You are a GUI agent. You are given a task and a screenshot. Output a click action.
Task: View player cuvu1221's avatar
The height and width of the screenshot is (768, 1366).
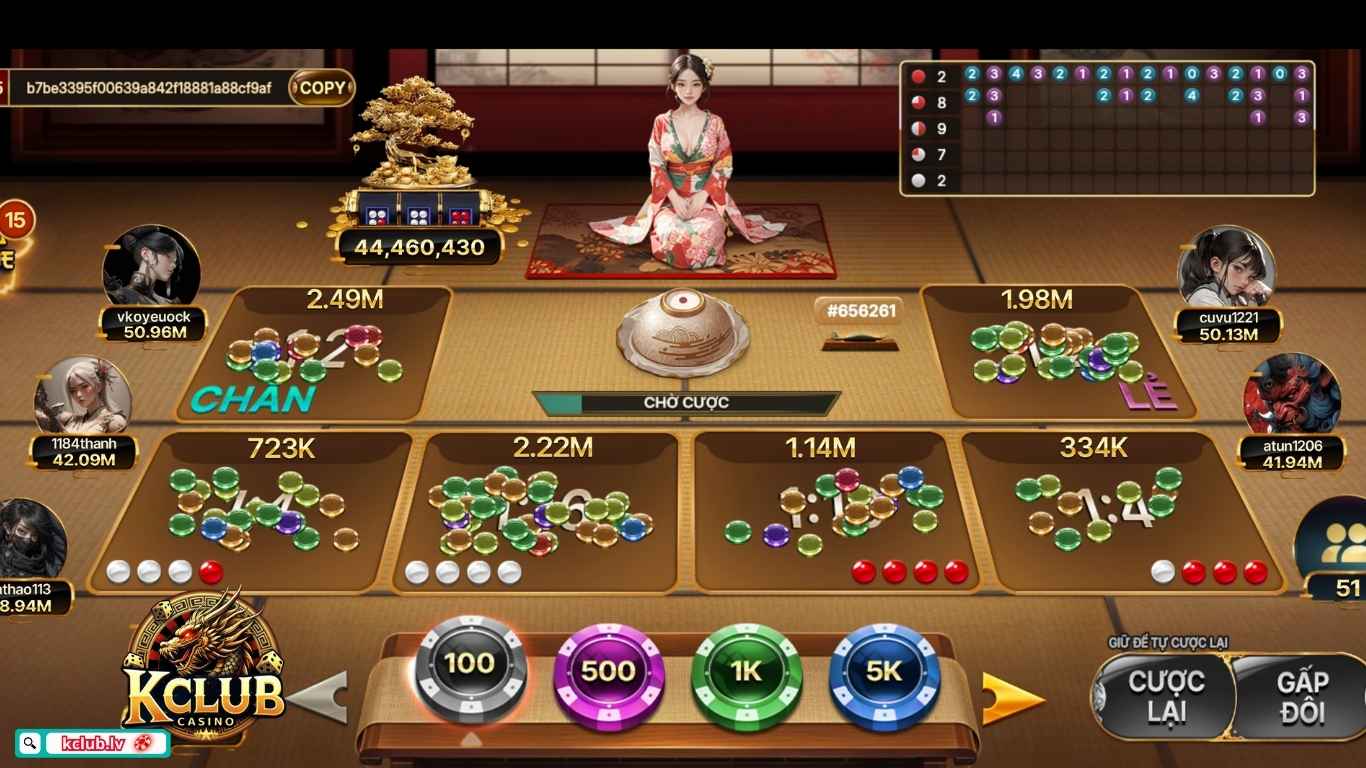pyautogui.click(x=1226, y=269)
